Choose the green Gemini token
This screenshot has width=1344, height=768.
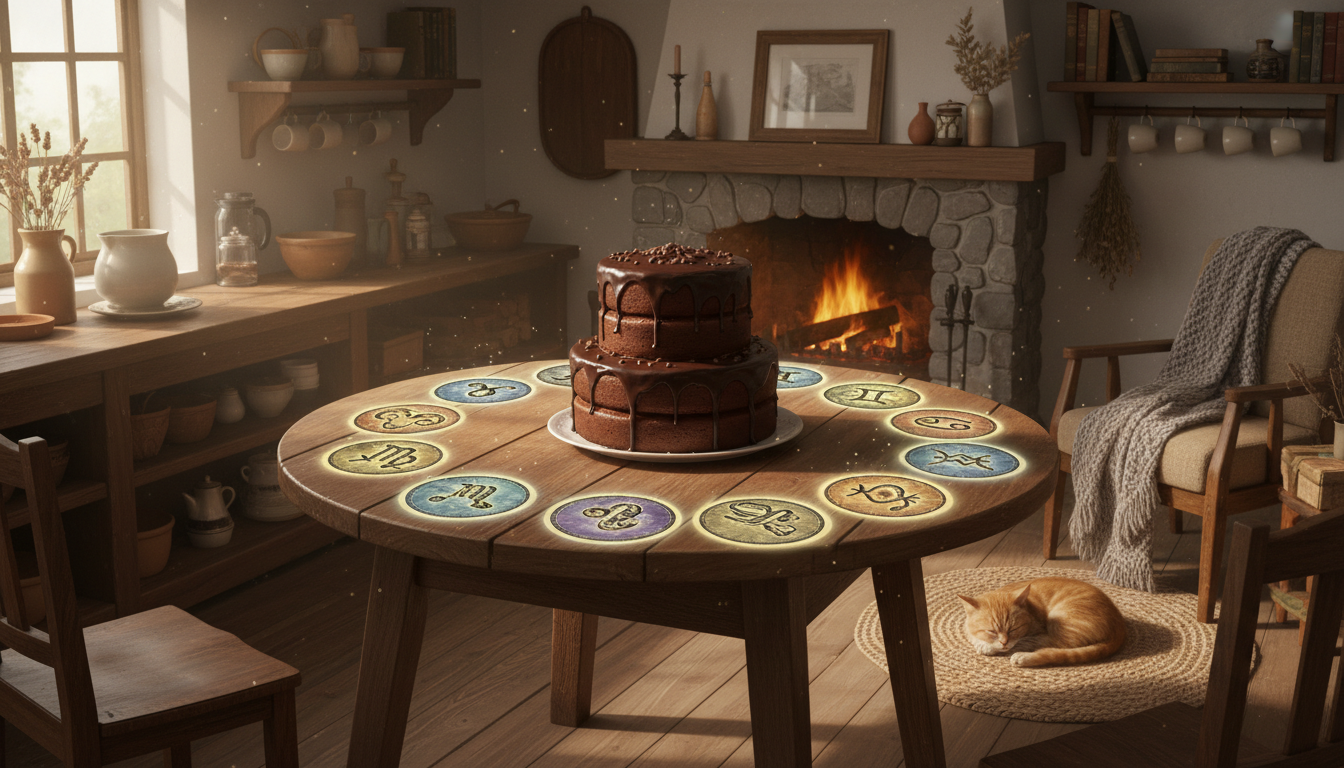(x=871, y=396)
